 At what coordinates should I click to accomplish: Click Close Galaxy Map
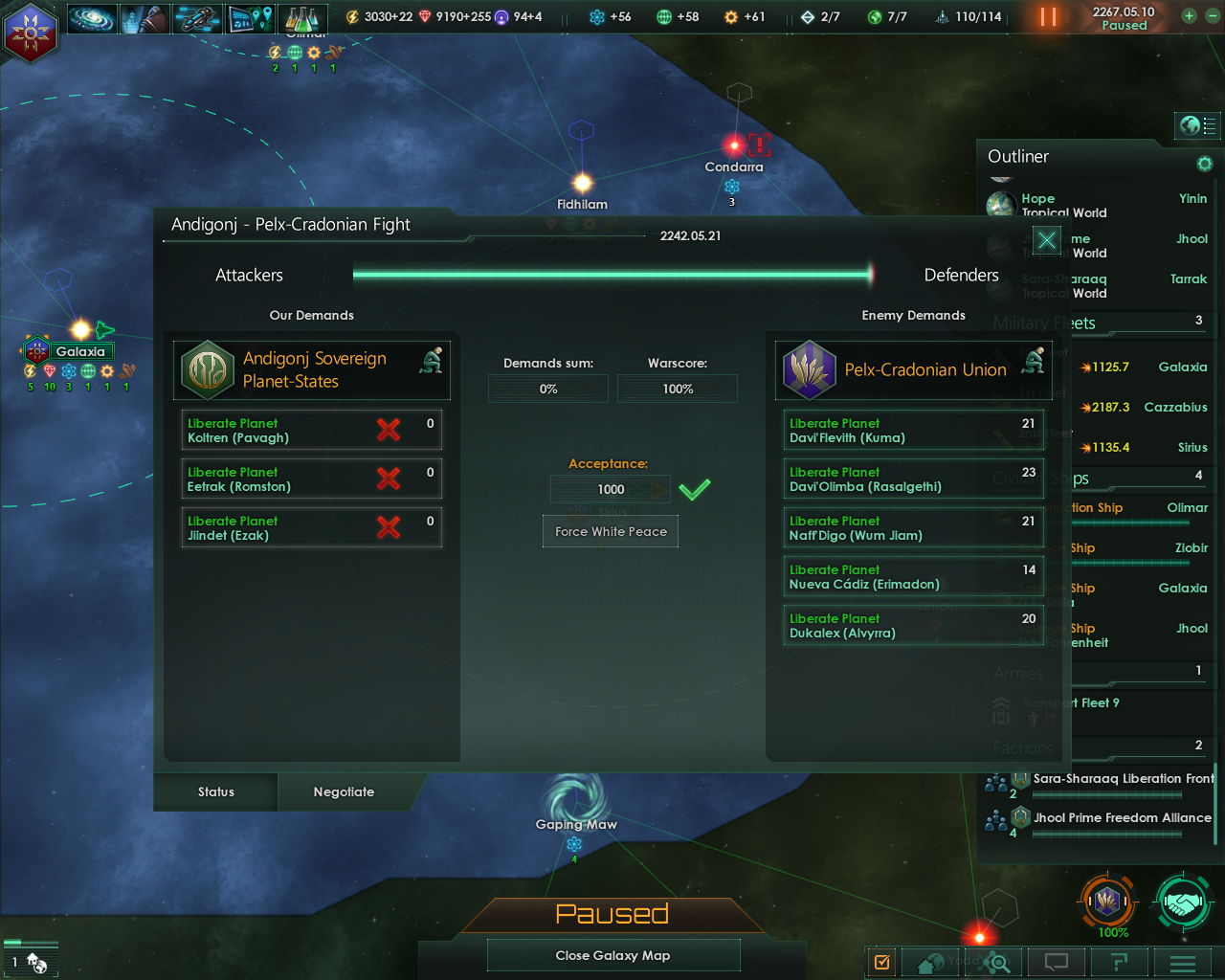pyautogui.click(x=613, y=954)
